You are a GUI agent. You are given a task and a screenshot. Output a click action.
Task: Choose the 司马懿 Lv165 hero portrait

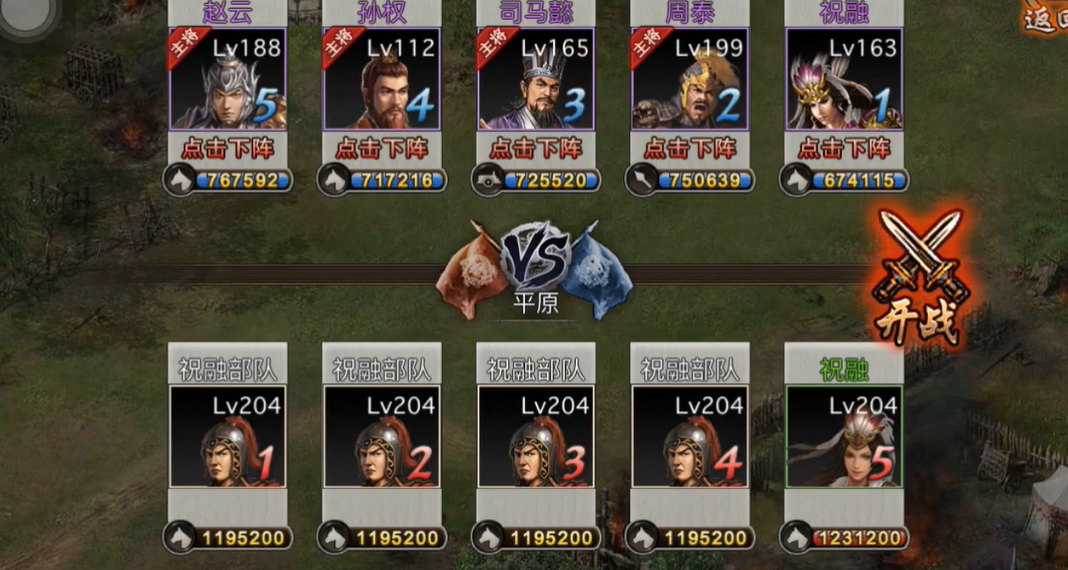[x=536, y=80]
